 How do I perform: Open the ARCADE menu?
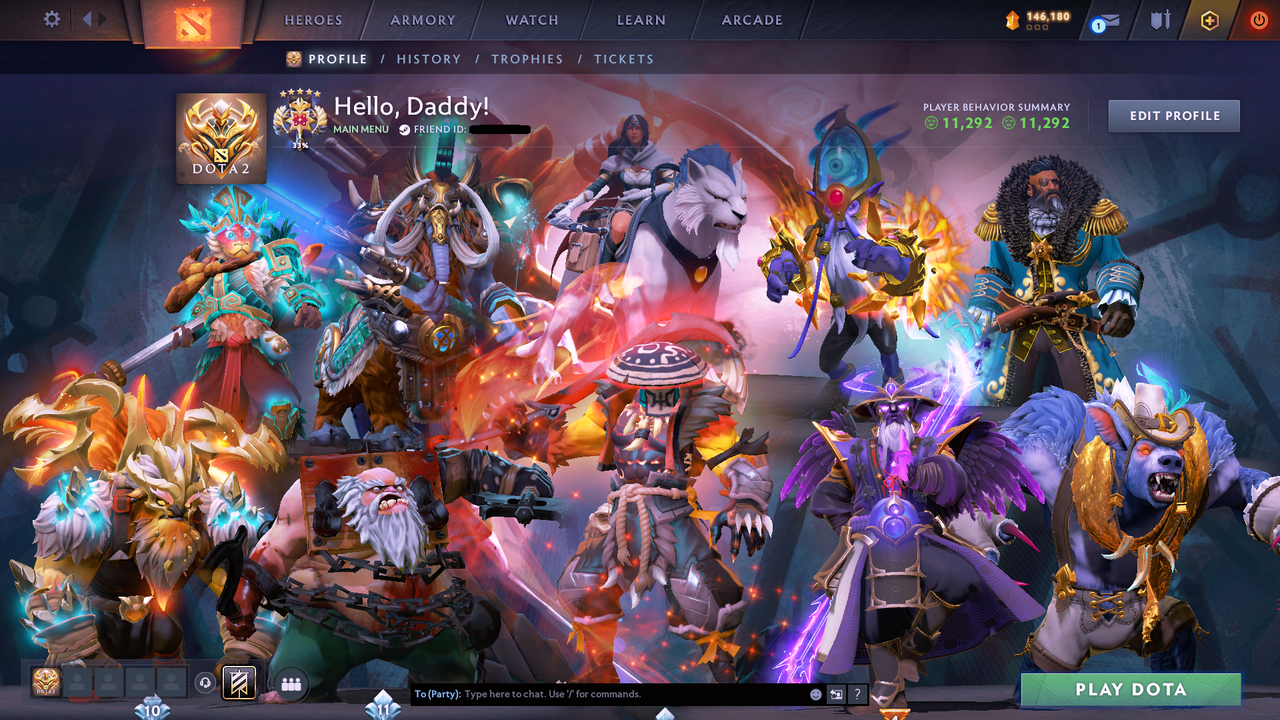750,19
